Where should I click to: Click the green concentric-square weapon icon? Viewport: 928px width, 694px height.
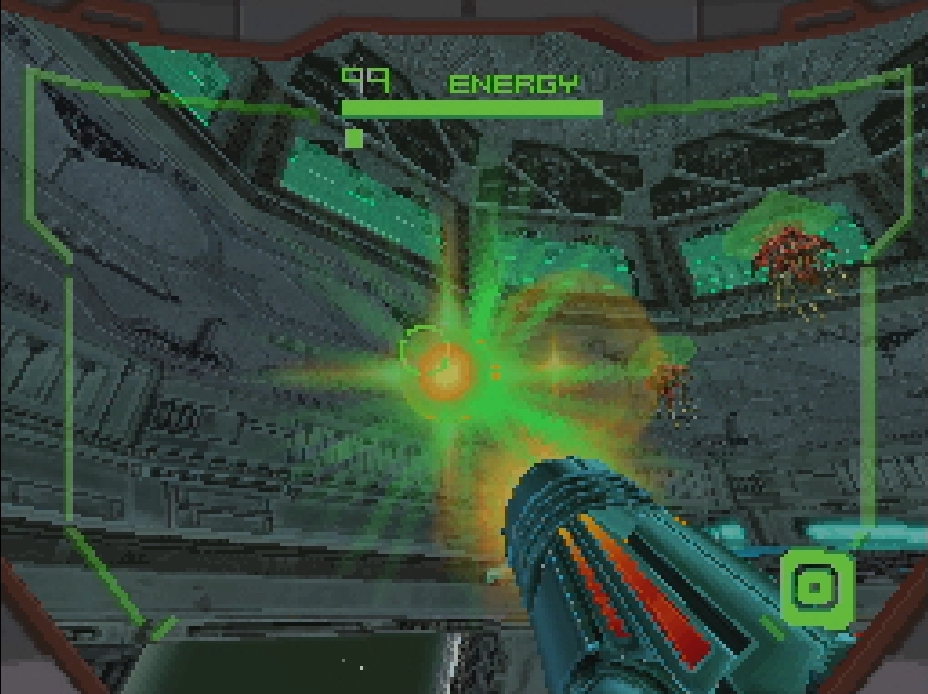coord(817,587)
